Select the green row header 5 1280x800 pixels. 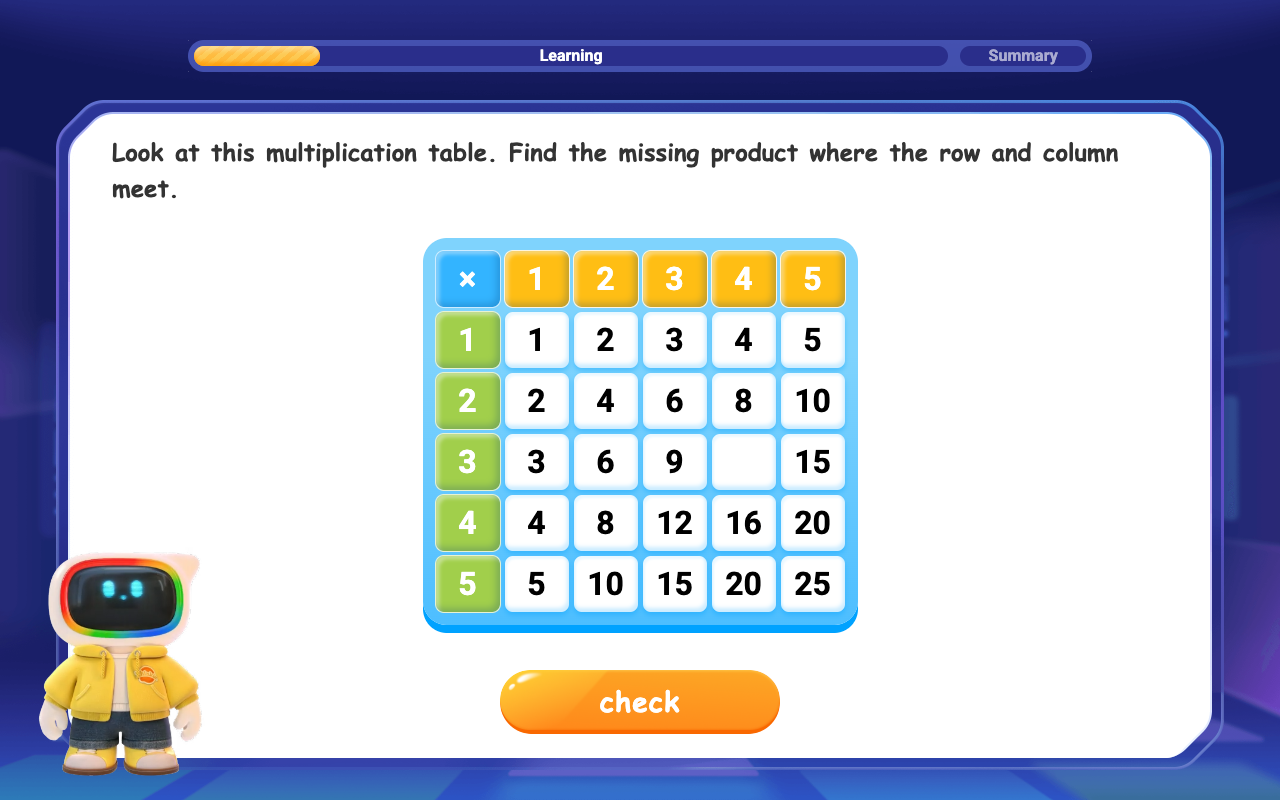point(467,583)
